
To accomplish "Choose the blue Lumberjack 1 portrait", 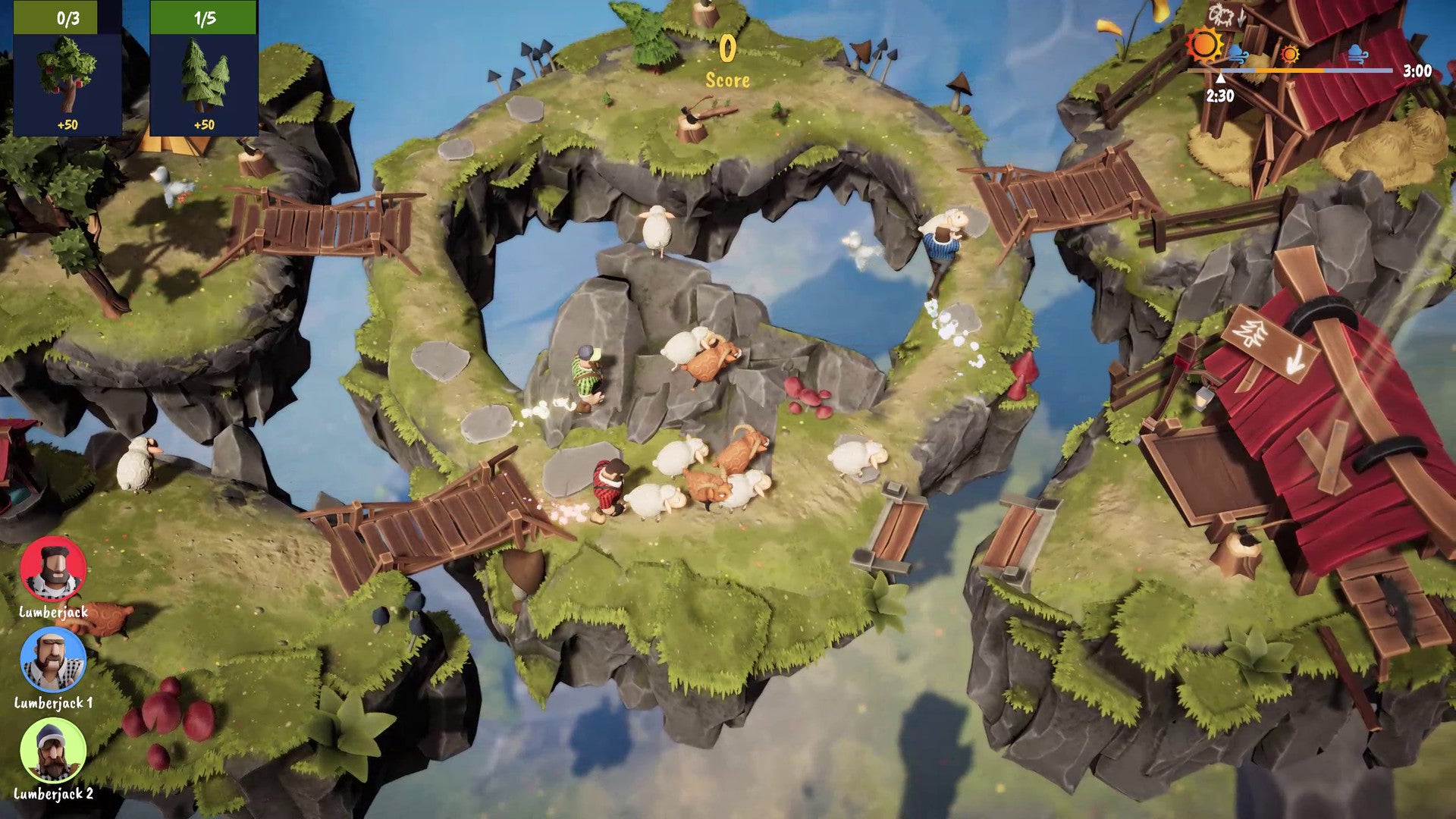I will (53, 661).
